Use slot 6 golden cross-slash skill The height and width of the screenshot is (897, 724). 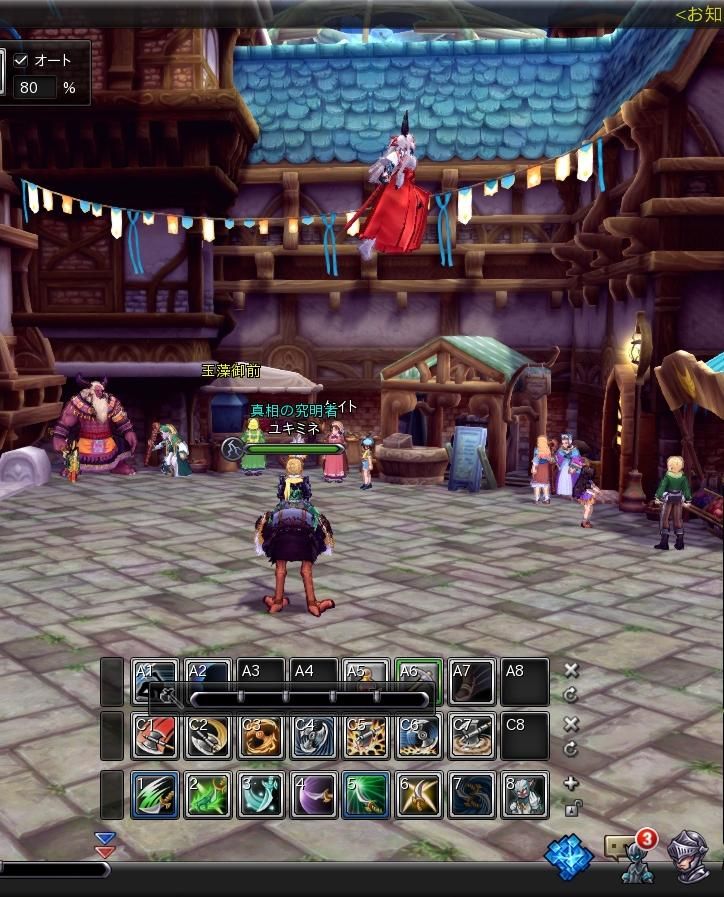coord(420,795)
